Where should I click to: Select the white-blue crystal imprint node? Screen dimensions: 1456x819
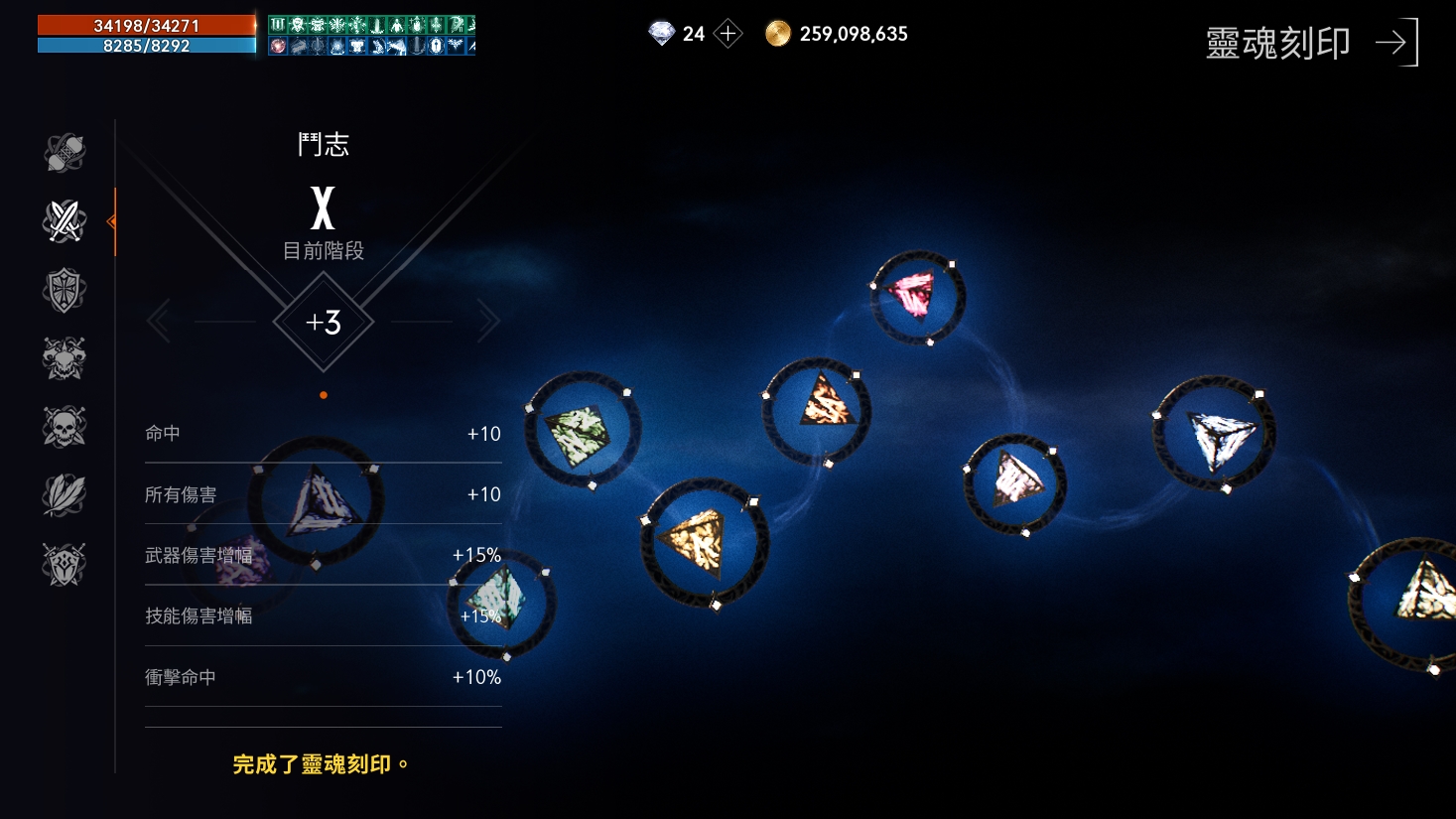point(1214,434)
